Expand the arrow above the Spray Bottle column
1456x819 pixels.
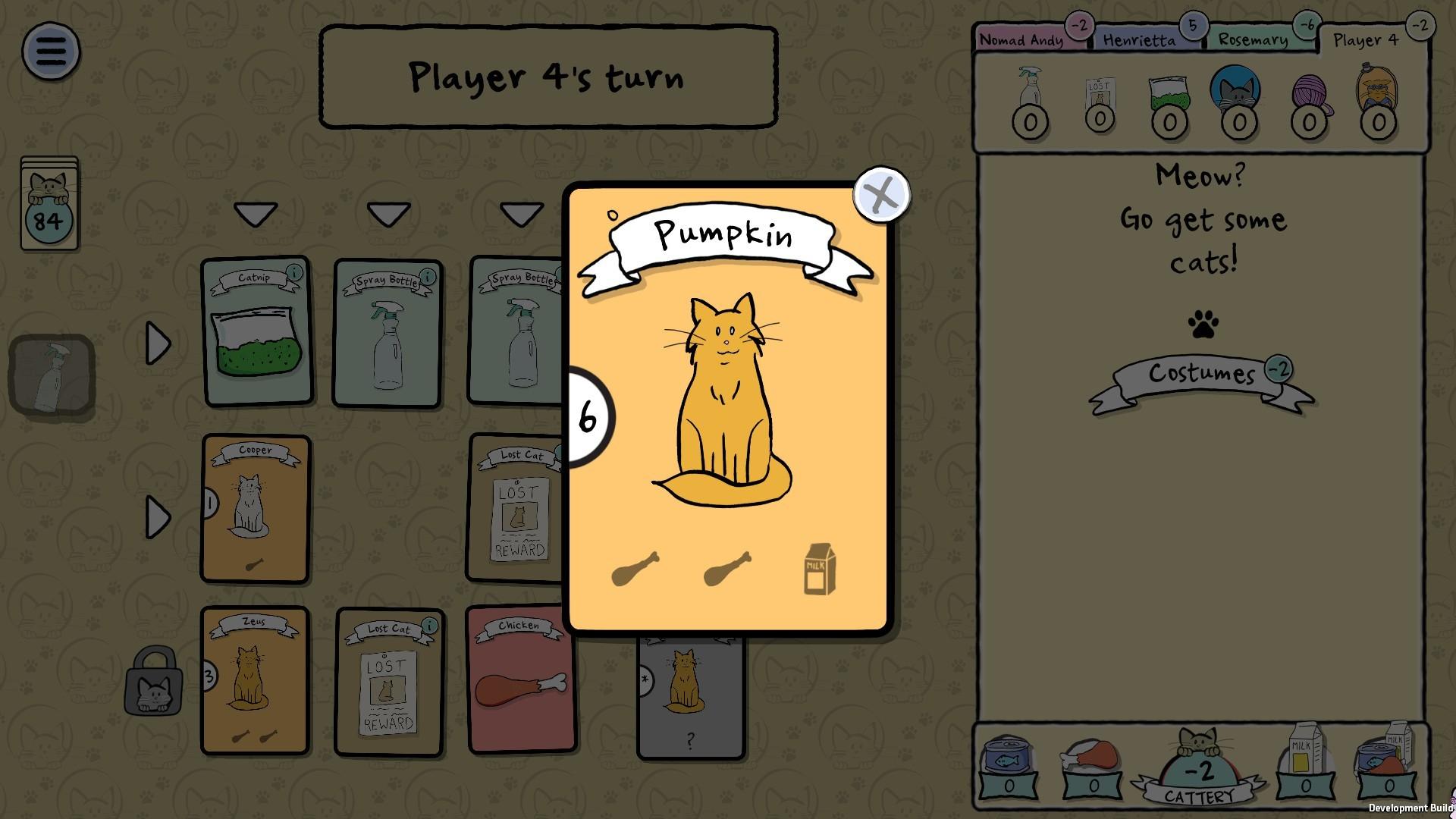coord(388,215)
